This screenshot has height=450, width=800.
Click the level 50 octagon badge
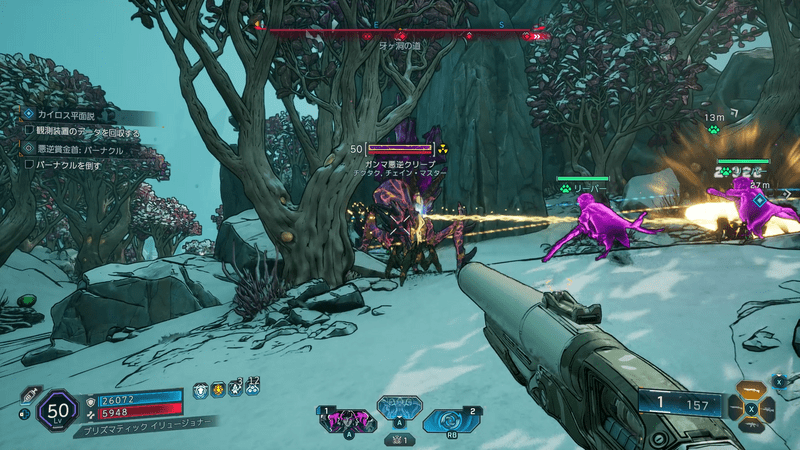click(58, 410)
